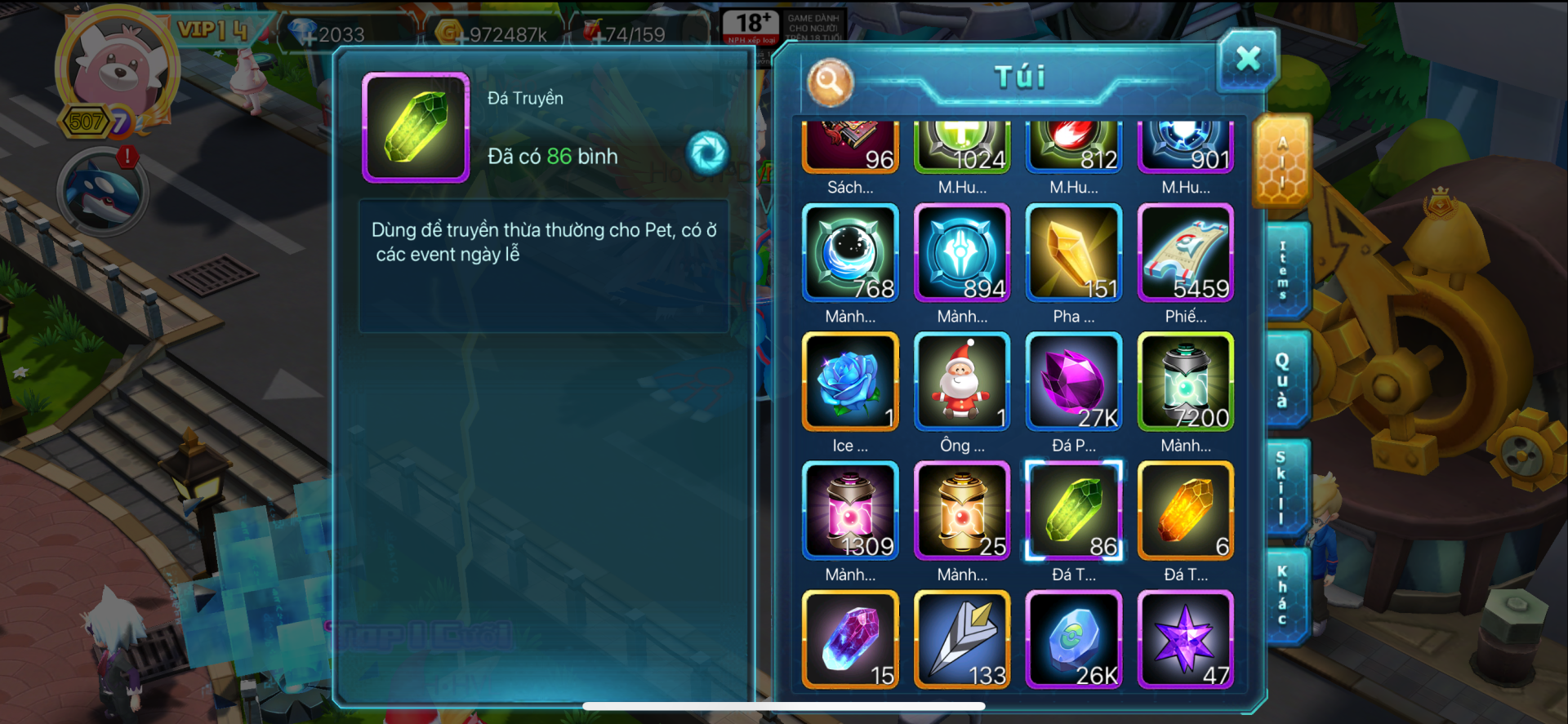Select the golden crystal with 151 count
This screenshot has height=724, width=1568.
(x=1073, y=253)
